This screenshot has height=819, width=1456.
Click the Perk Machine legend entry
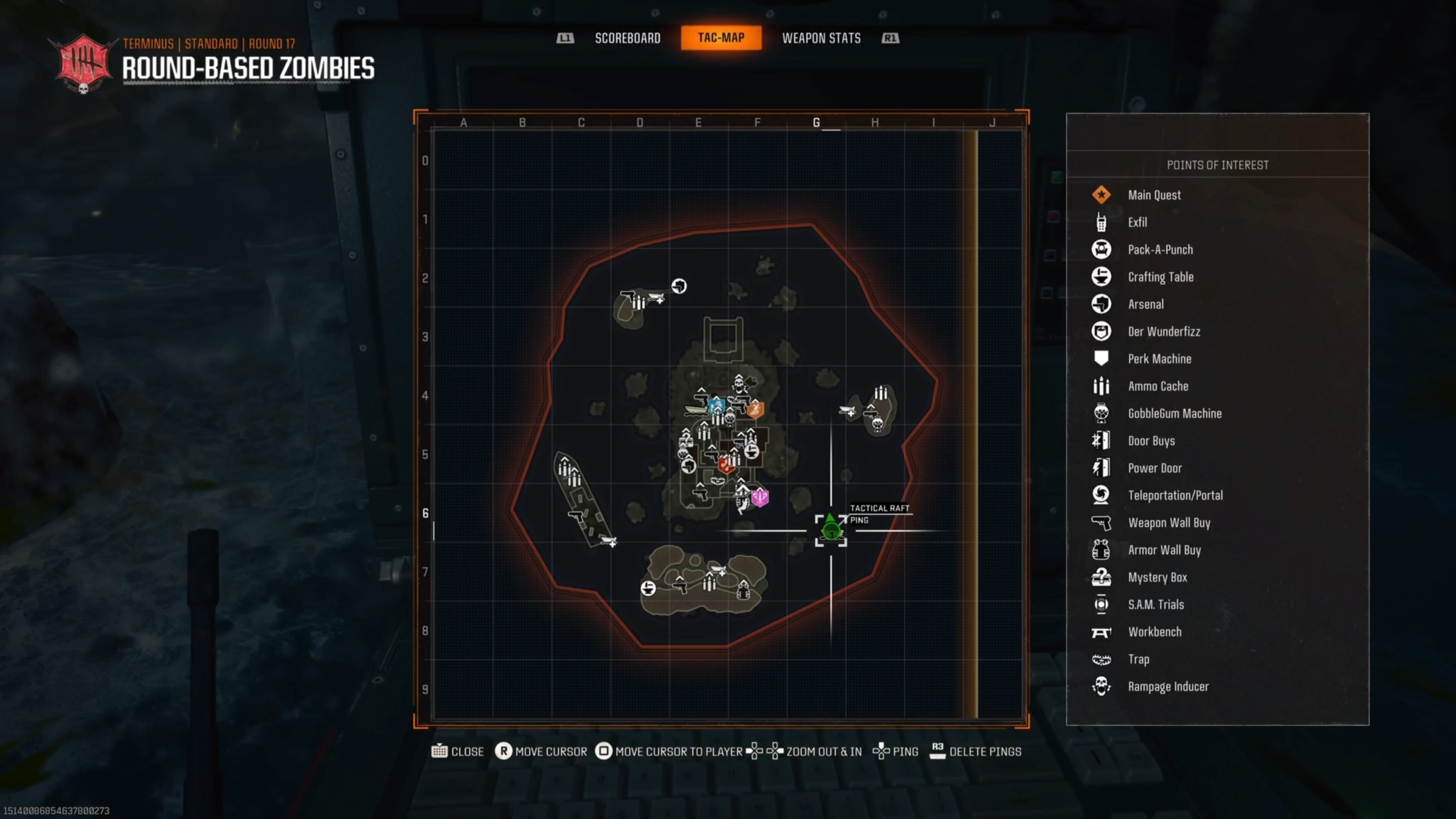1159,359
